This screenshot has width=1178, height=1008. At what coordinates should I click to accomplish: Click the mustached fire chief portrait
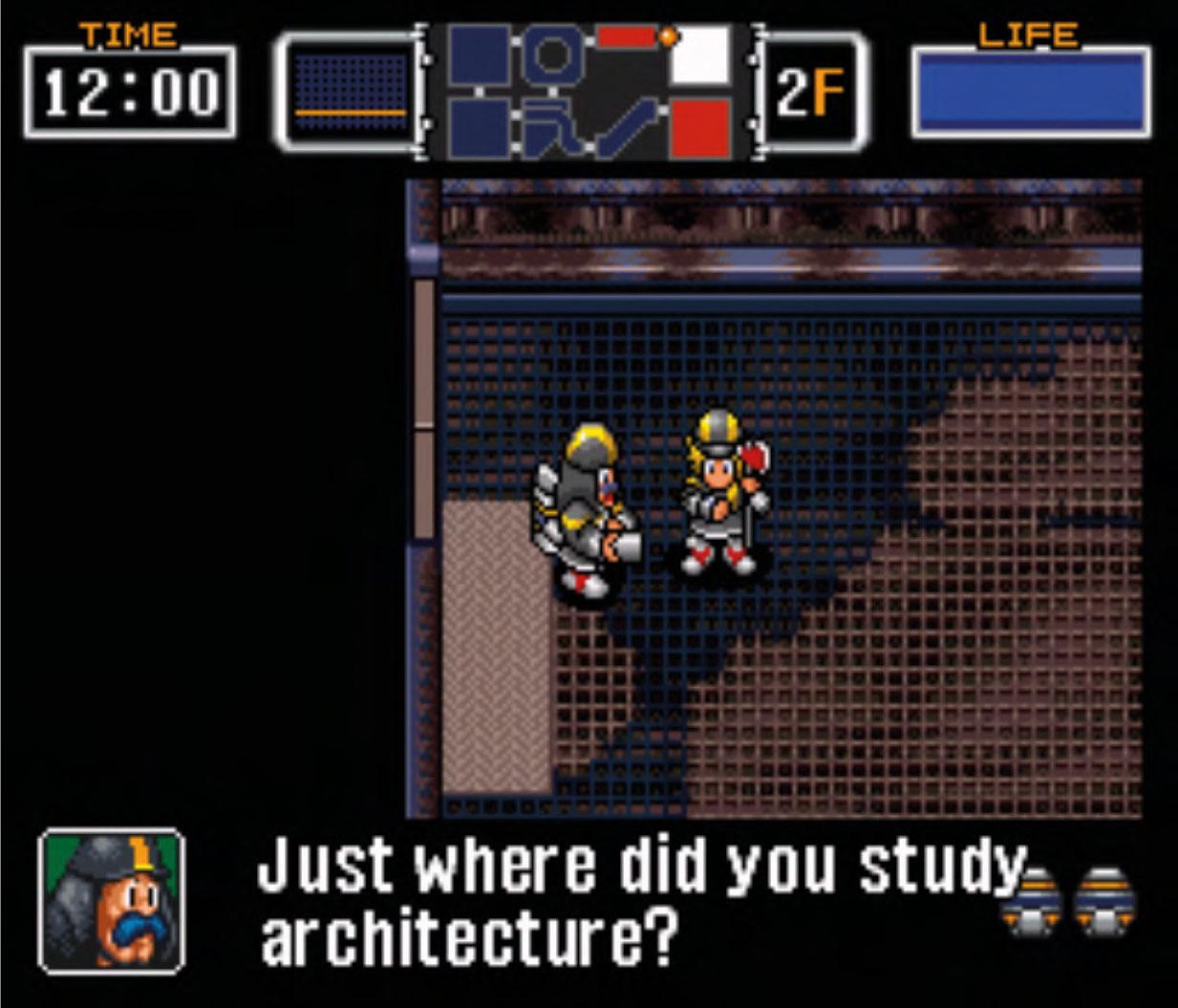point(112,900)
